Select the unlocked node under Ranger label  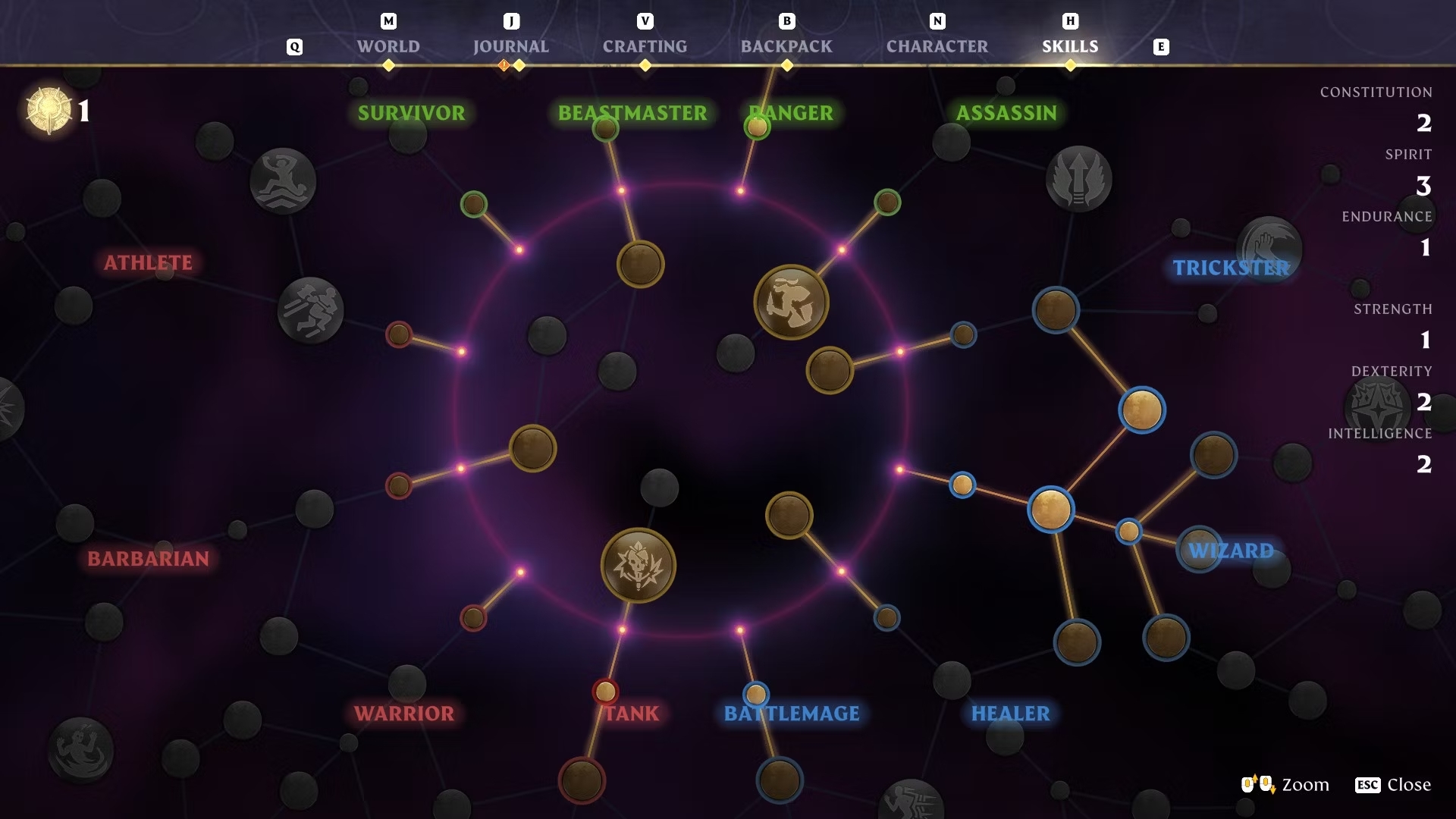tap(758, 129)
